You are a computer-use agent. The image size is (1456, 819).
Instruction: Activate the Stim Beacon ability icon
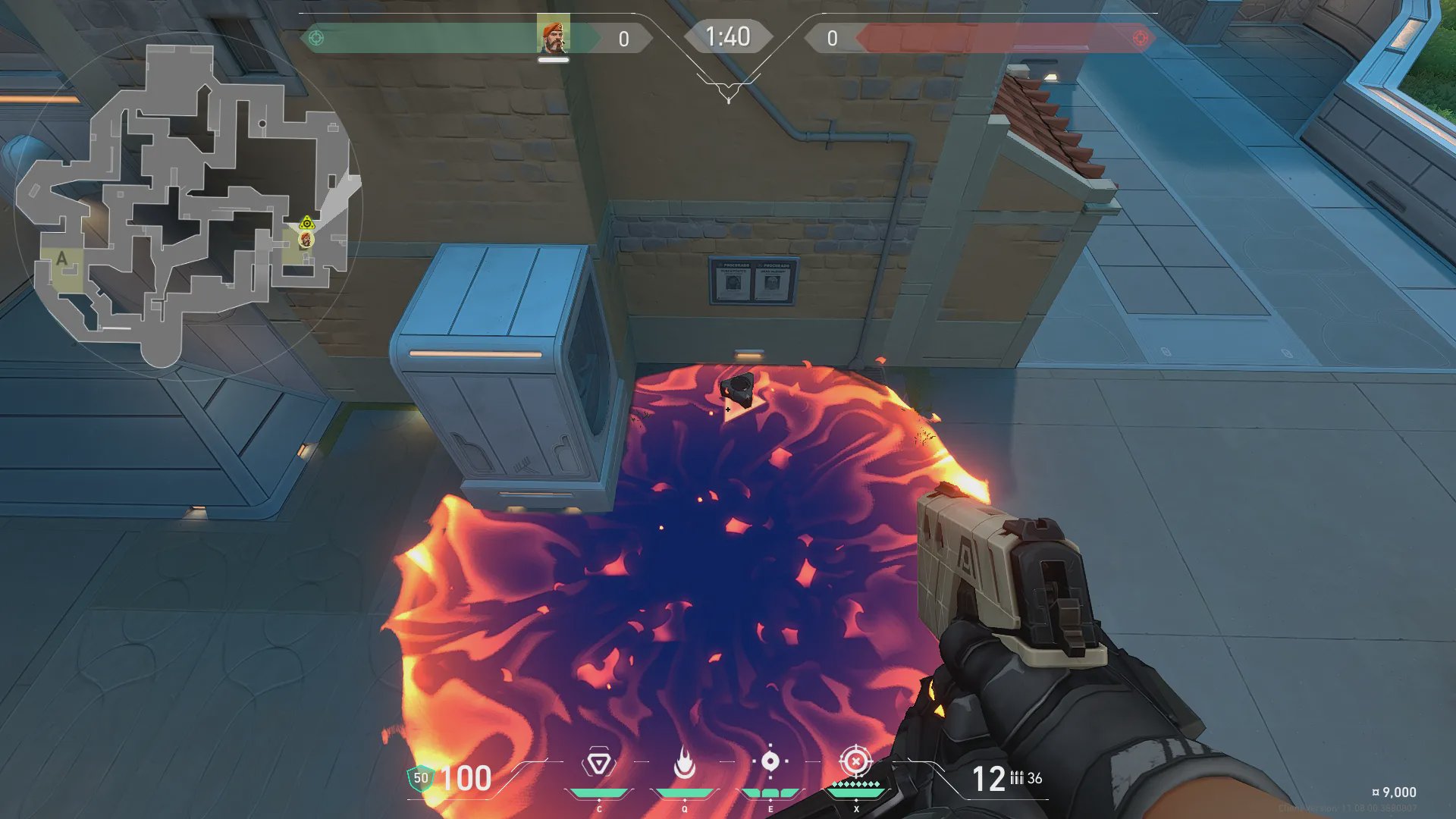coord(598,764)
